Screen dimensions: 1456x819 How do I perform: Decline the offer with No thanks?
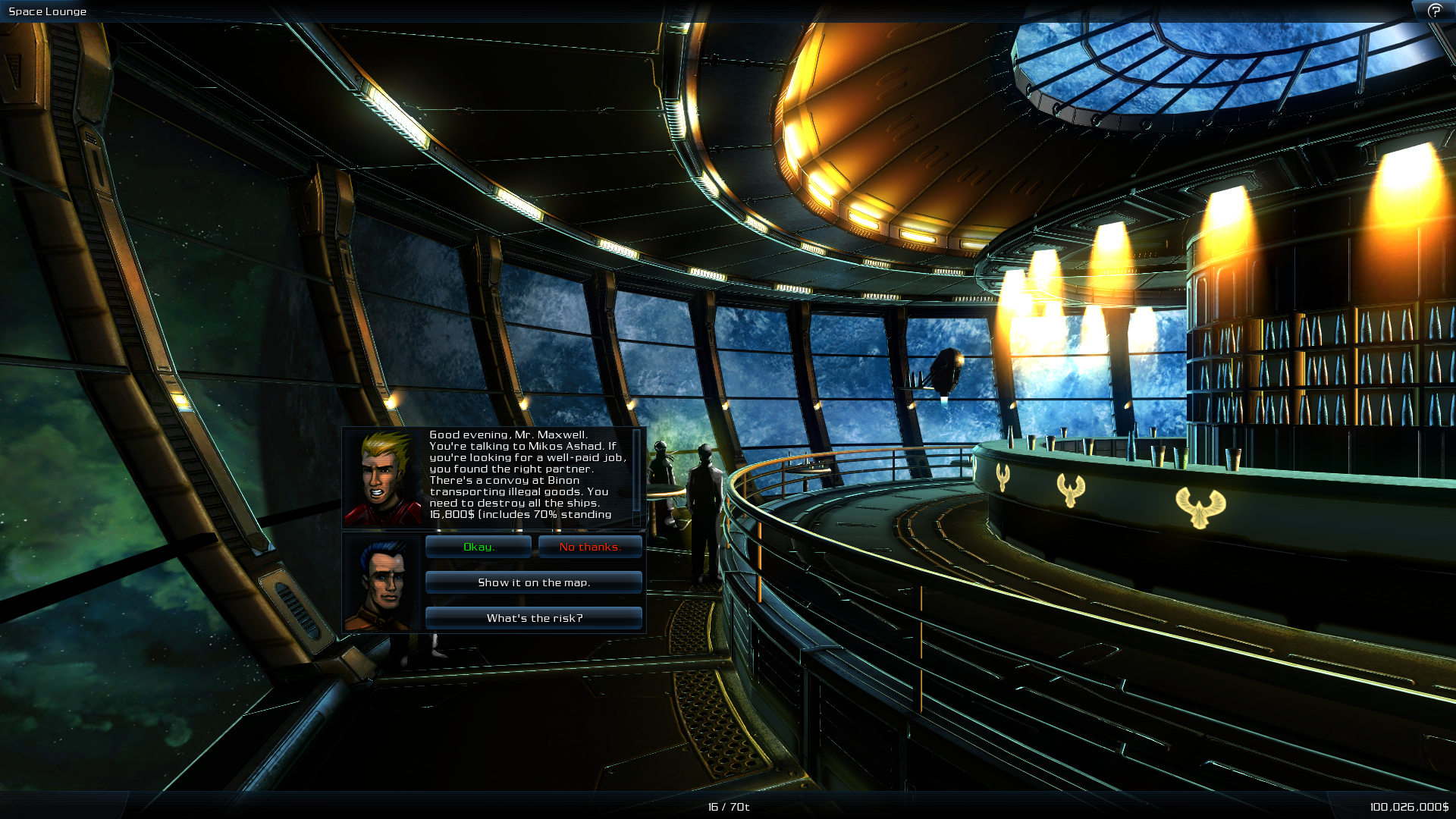pyautogui.click(x=590, y=546)
